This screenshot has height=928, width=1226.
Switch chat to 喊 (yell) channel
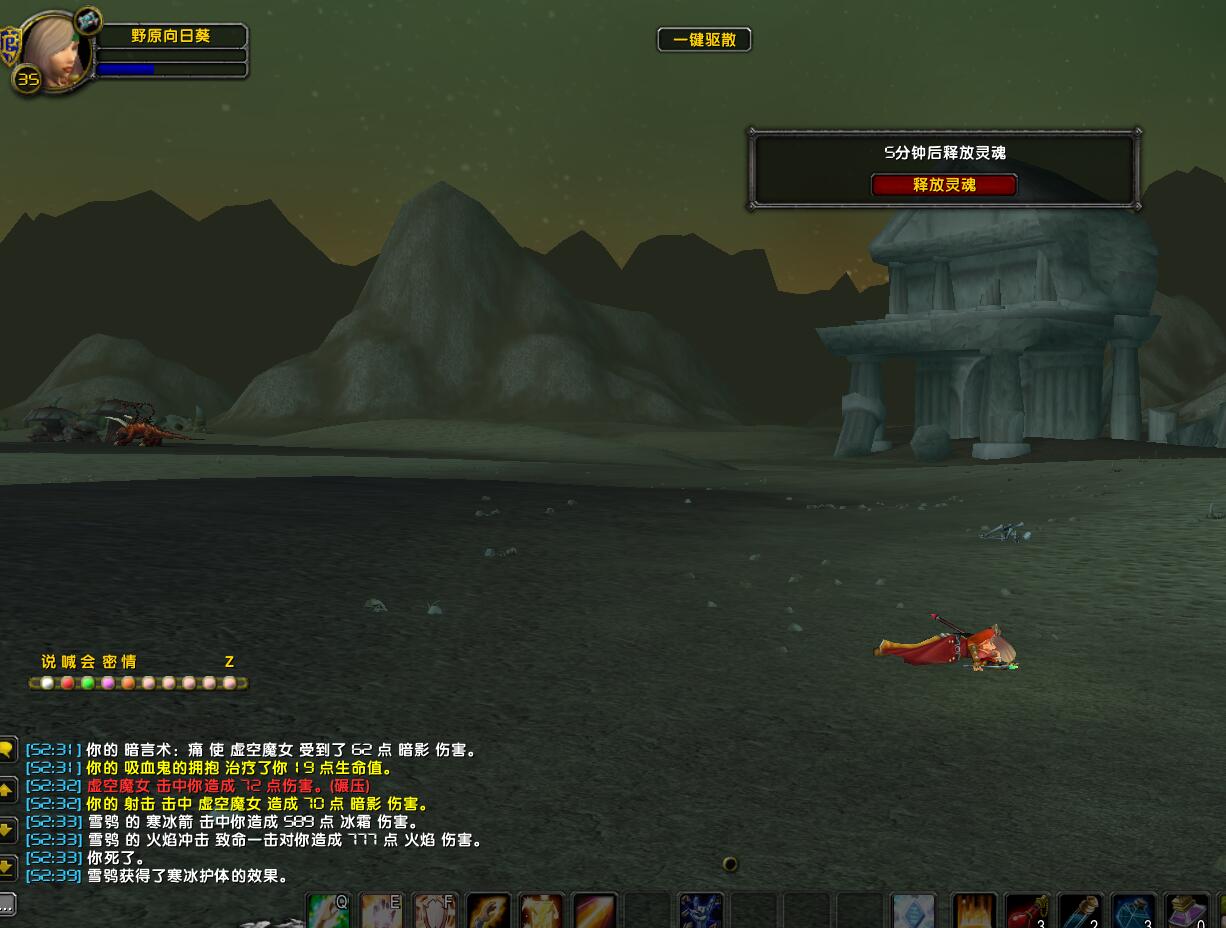tap(68, 662)
